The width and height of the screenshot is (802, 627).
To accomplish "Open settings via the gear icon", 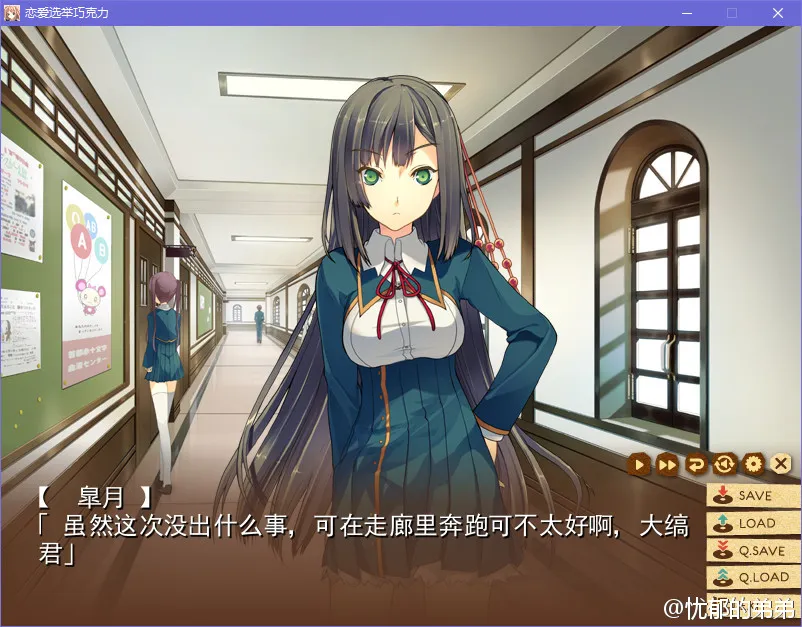I will click(753, 464).
